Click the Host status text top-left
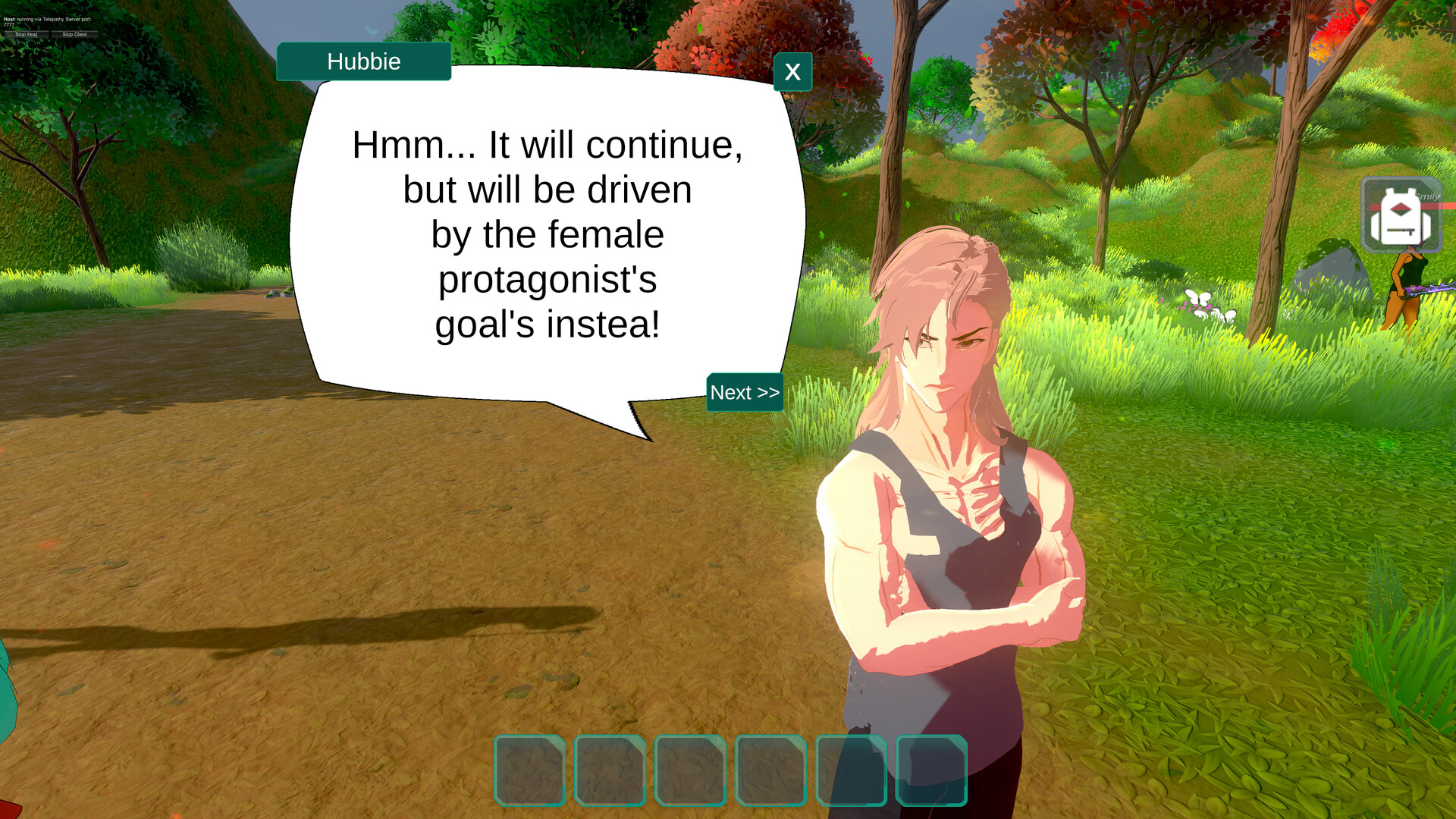Screen dimensions: 1456x819 (x=45, y=19)
